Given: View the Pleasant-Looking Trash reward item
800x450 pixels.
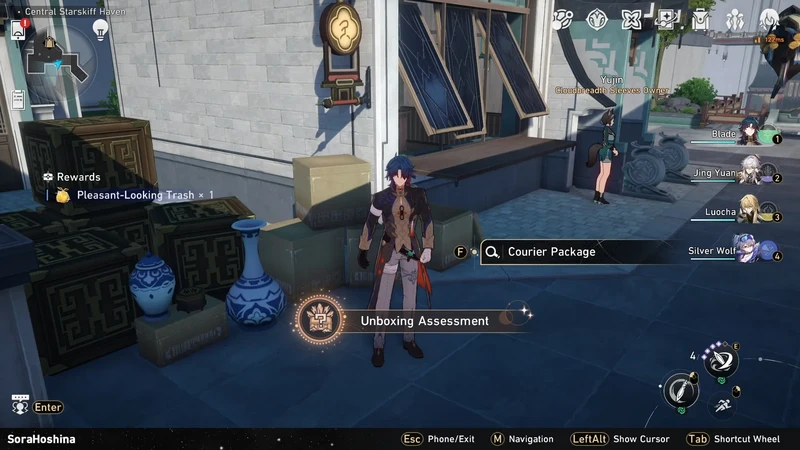Looking at the screenshot, I should [x=135, y=195].
